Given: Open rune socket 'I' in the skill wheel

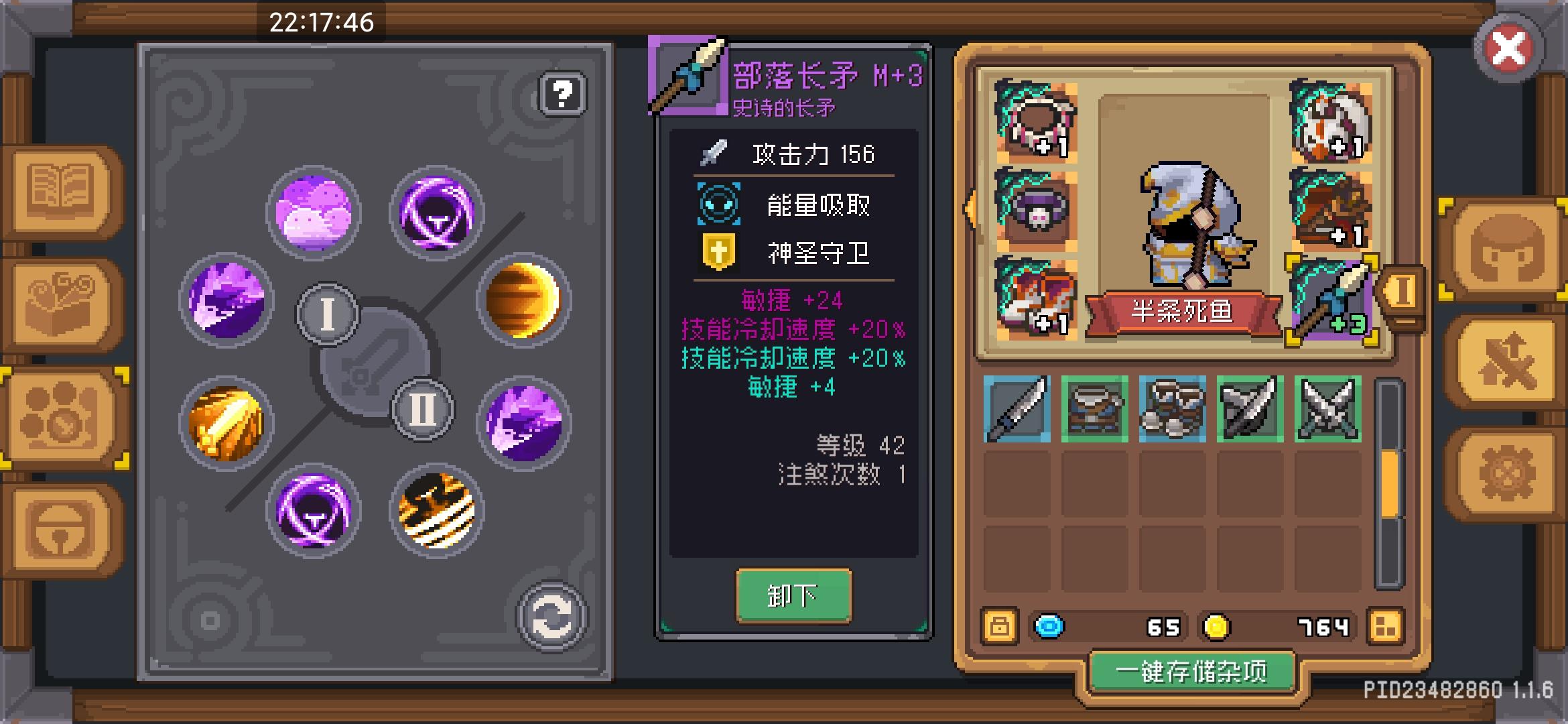Looking at the screenshot, I should click(328, 313).
